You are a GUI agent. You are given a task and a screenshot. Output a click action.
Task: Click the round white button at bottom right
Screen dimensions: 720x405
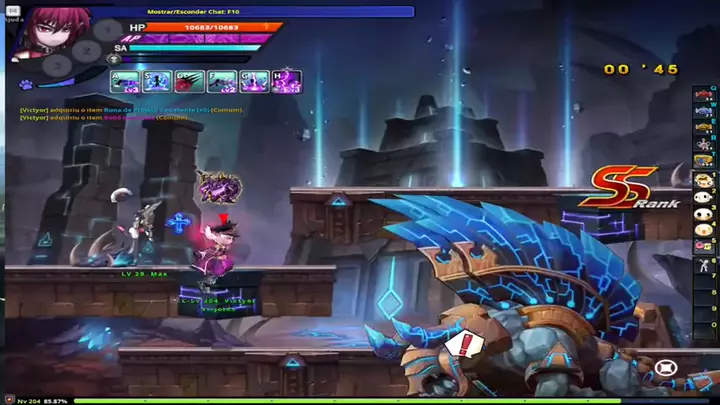666,368
